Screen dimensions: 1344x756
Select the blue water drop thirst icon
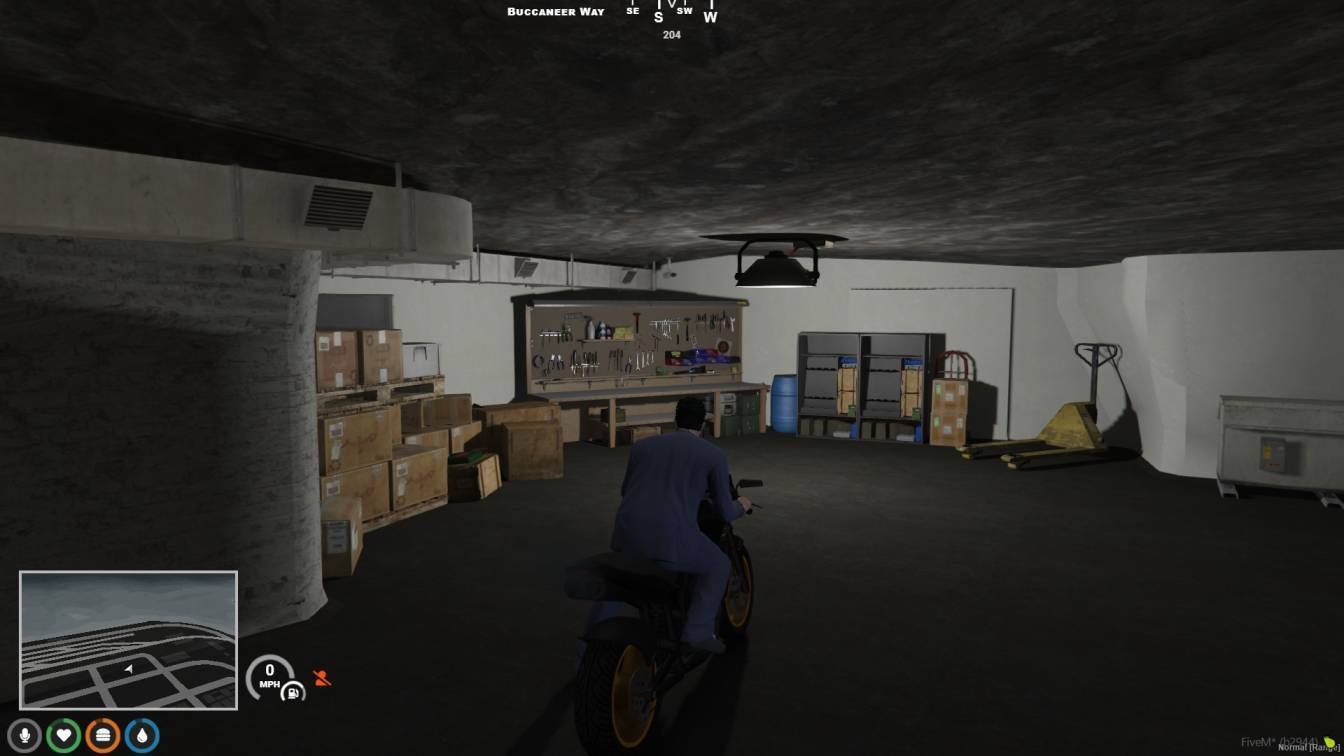coord(142,736)
